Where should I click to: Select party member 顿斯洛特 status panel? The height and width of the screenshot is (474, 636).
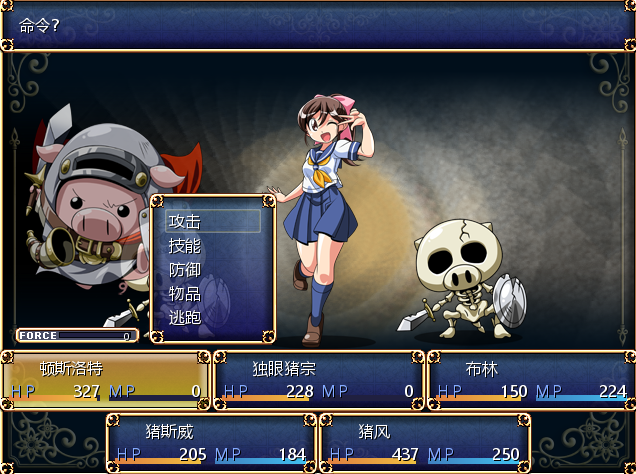coord(105,380)
